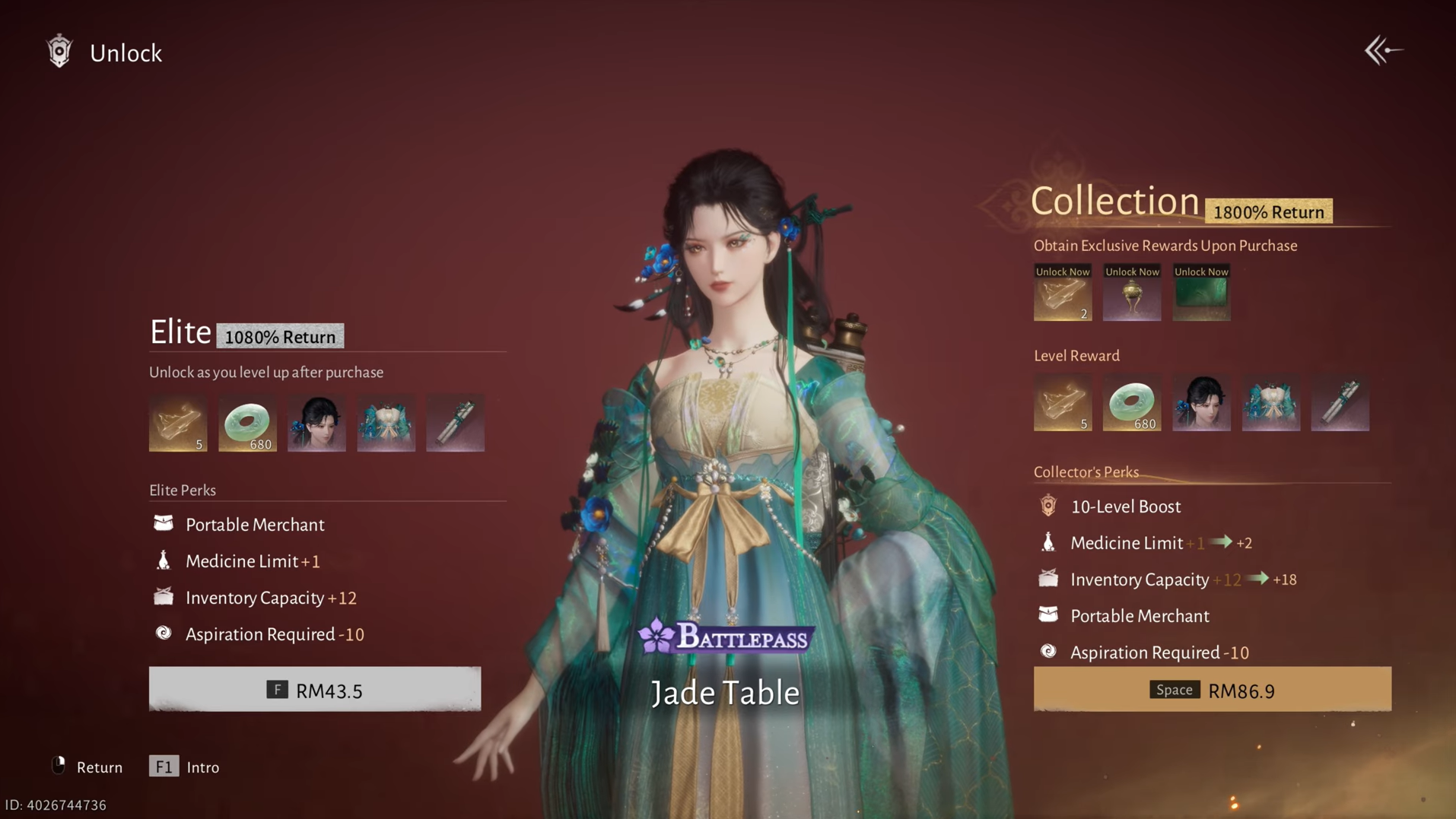Viewport: 1456px width, 819px height.
Task: Purchase the Collection pass for RM86.9
Action: click(1212, 689)
